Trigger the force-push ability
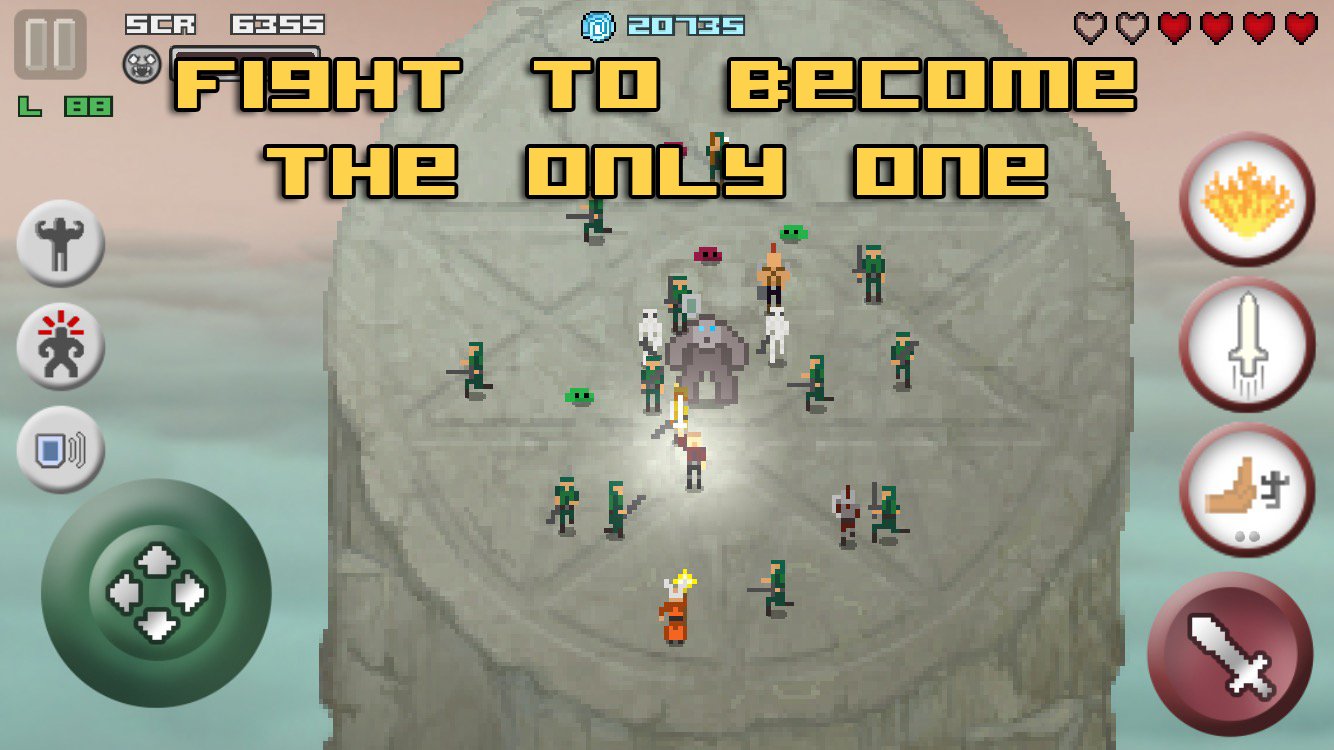This screenshot has width=1334, height=750. [1246, 490]
